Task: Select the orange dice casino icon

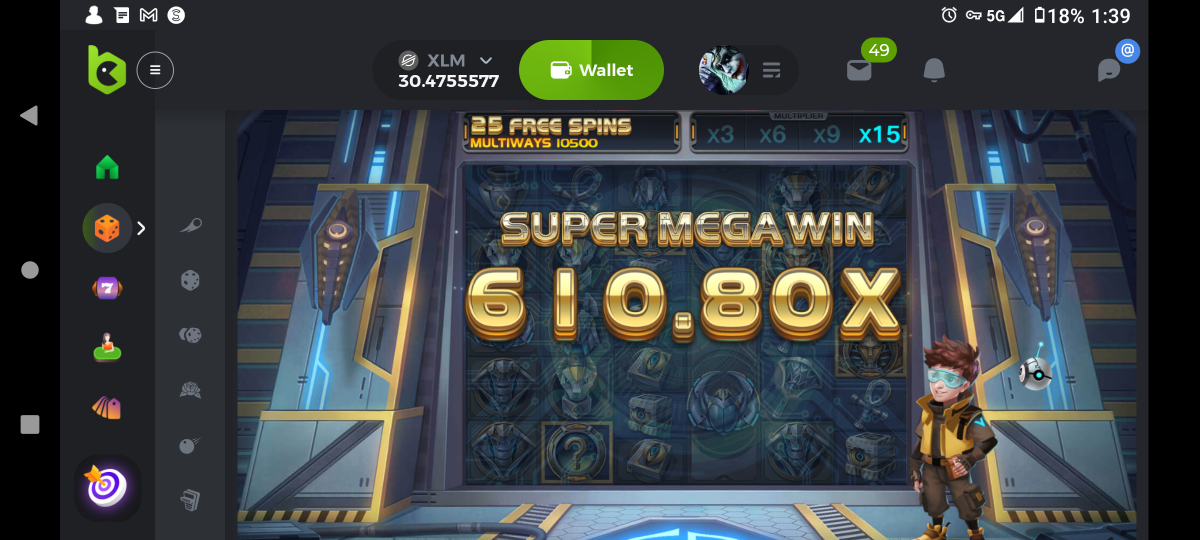Action: pyautogui.click(x=107, y=228)
